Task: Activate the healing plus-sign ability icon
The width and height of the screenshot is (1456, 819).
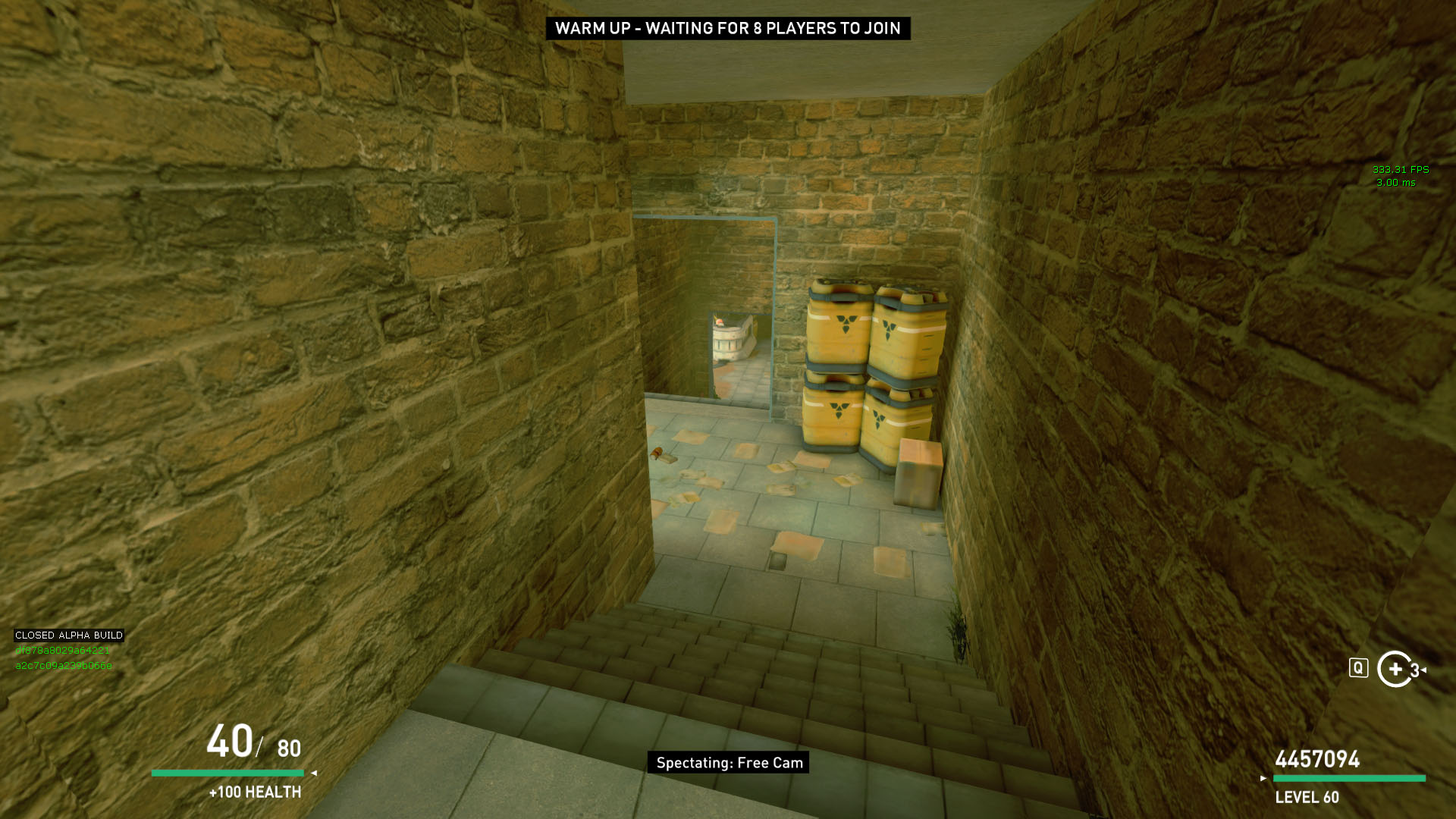Action: (1395, 669)
